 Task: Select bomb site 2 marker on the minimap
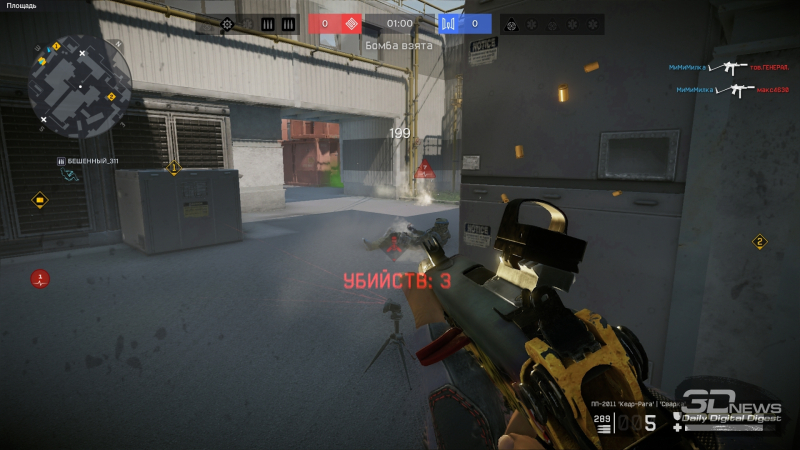[x=111, y=97]
